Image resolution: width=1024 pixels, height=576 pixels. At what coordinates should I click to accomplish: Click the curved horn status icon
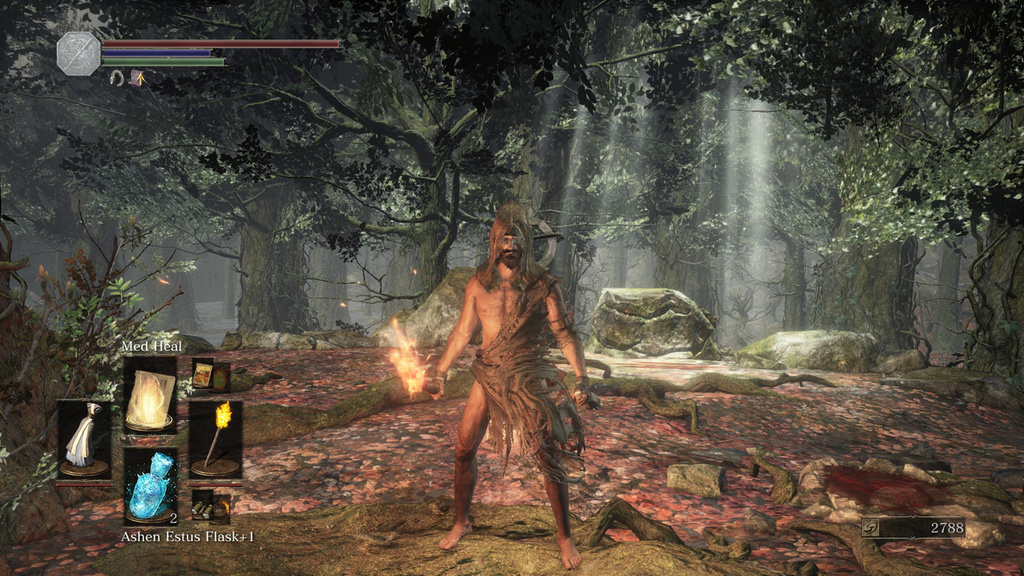[x=117, y=78]
